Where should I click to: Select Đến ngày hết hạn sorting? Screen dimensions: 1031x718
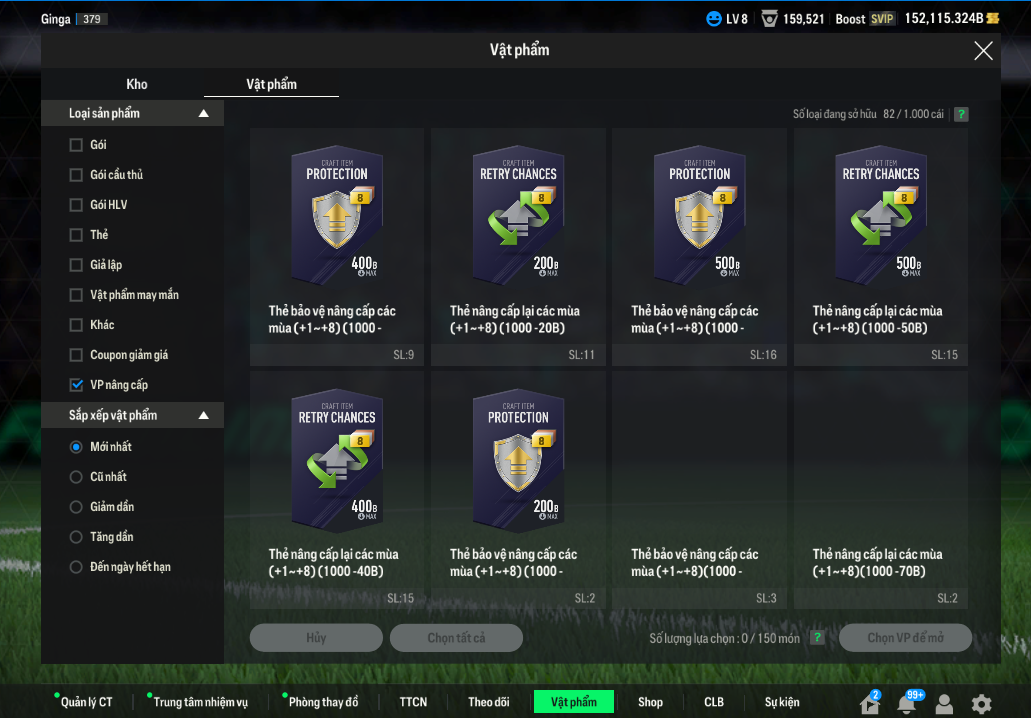(x=76, y=567)
